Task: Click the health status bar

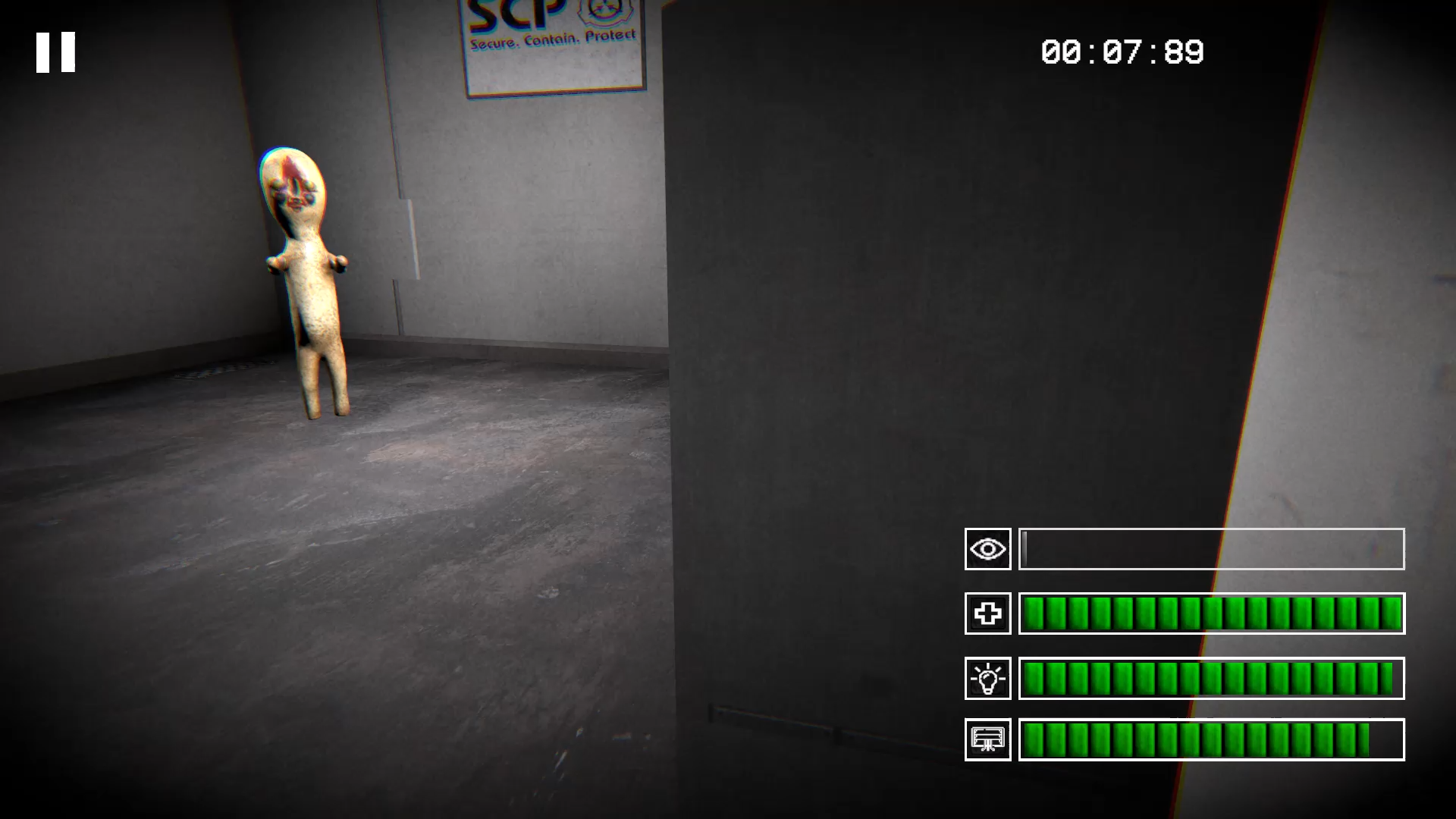Action: 1211,613
